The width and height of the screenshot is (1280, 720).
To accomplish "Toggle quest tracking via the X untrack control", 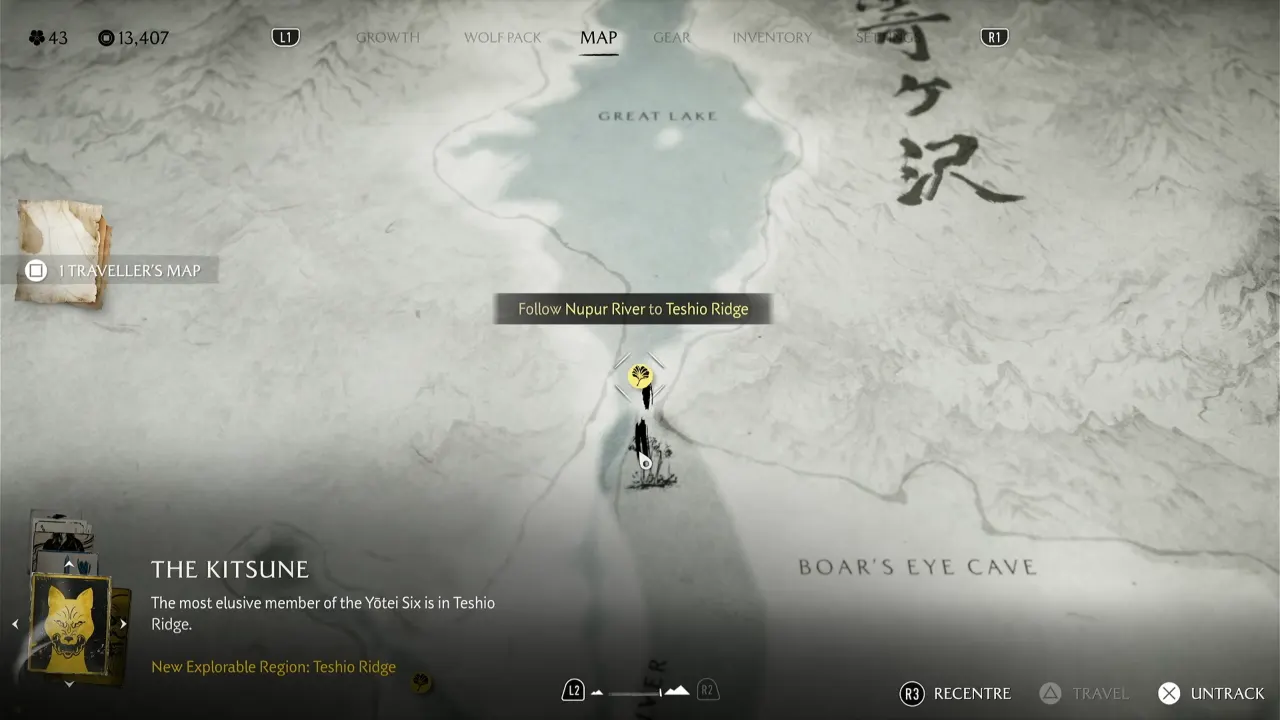I will (x=1168, y=693).
